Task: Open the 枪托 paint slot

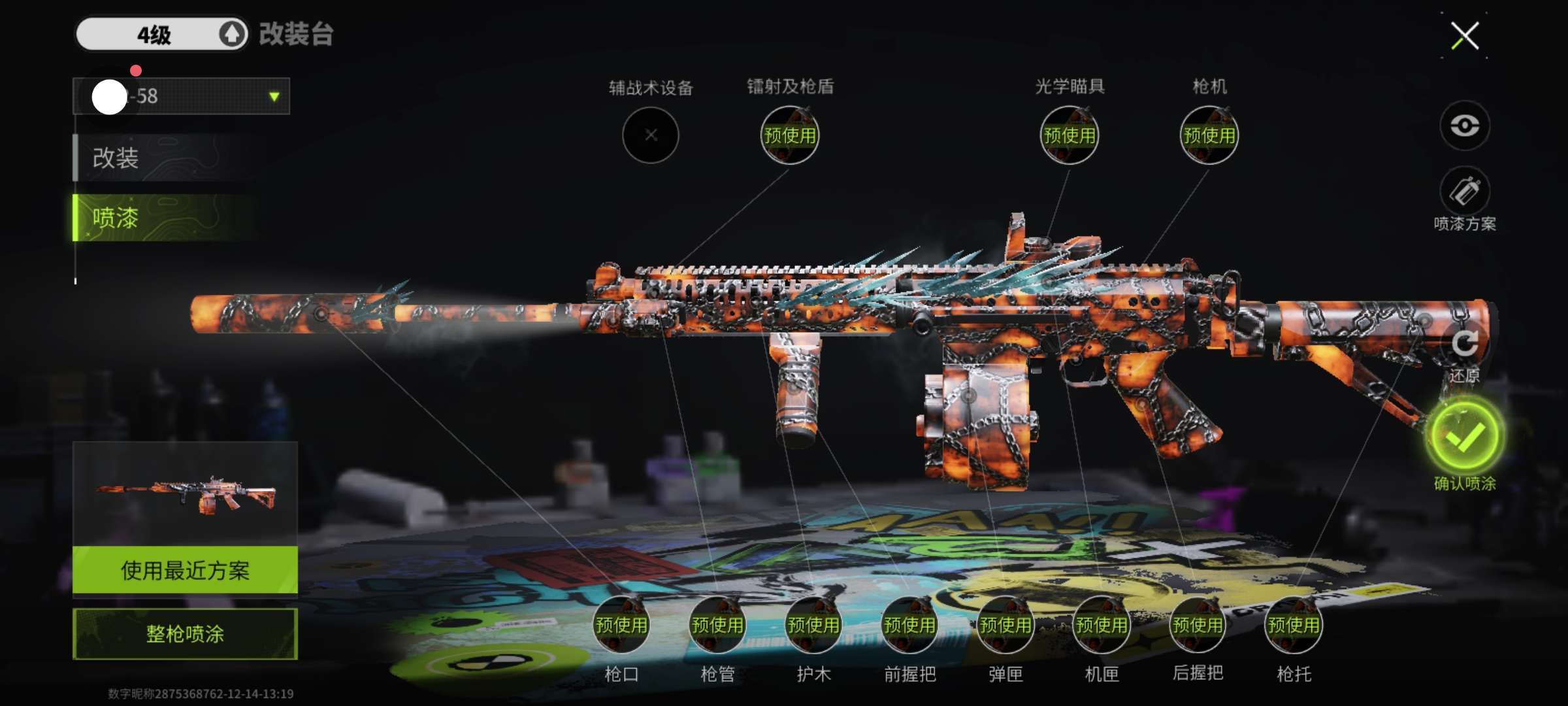Action: coord(1294,626)
